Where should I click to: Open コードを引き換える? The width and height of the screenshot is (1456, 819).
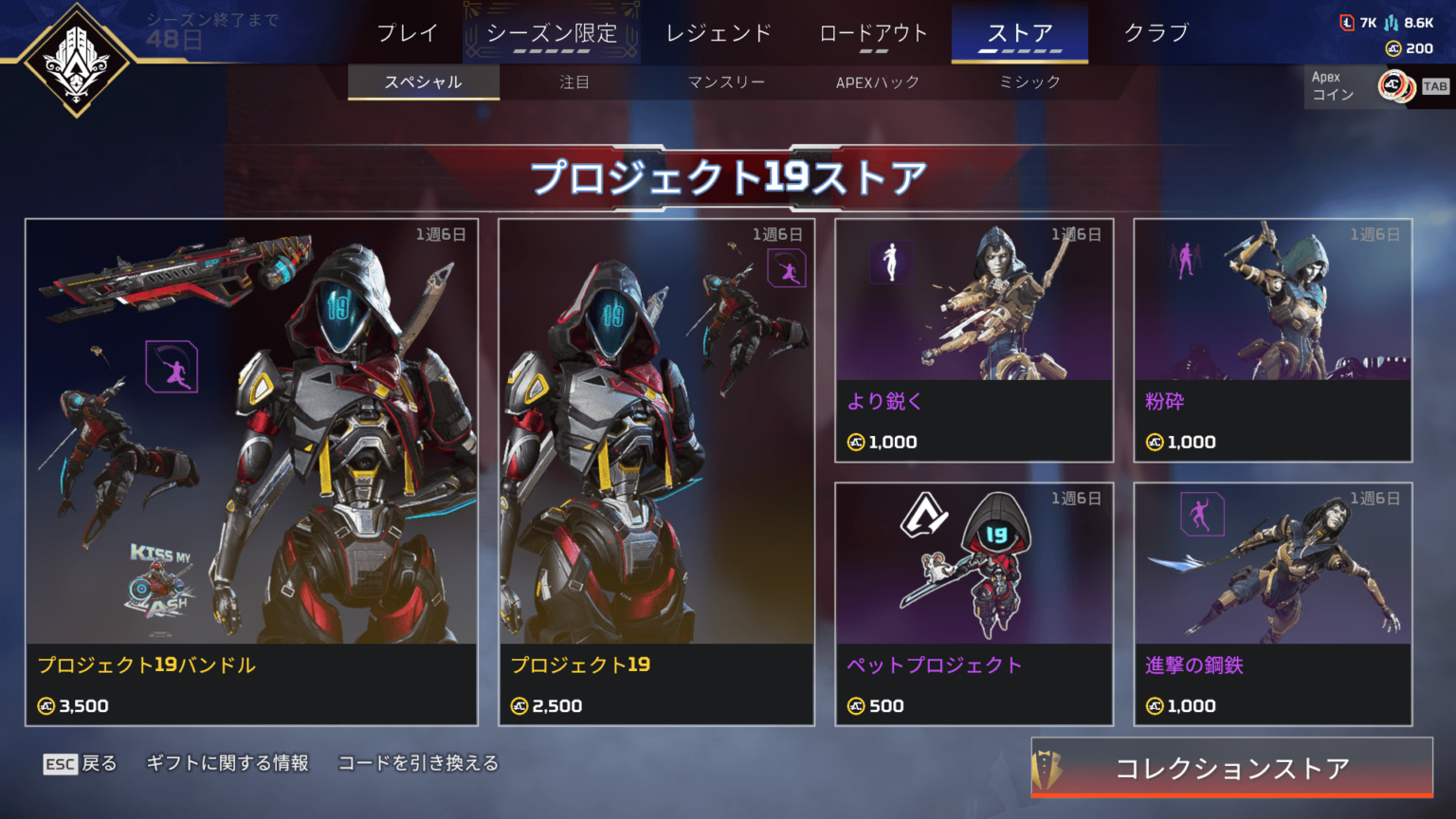coord(418,762)
